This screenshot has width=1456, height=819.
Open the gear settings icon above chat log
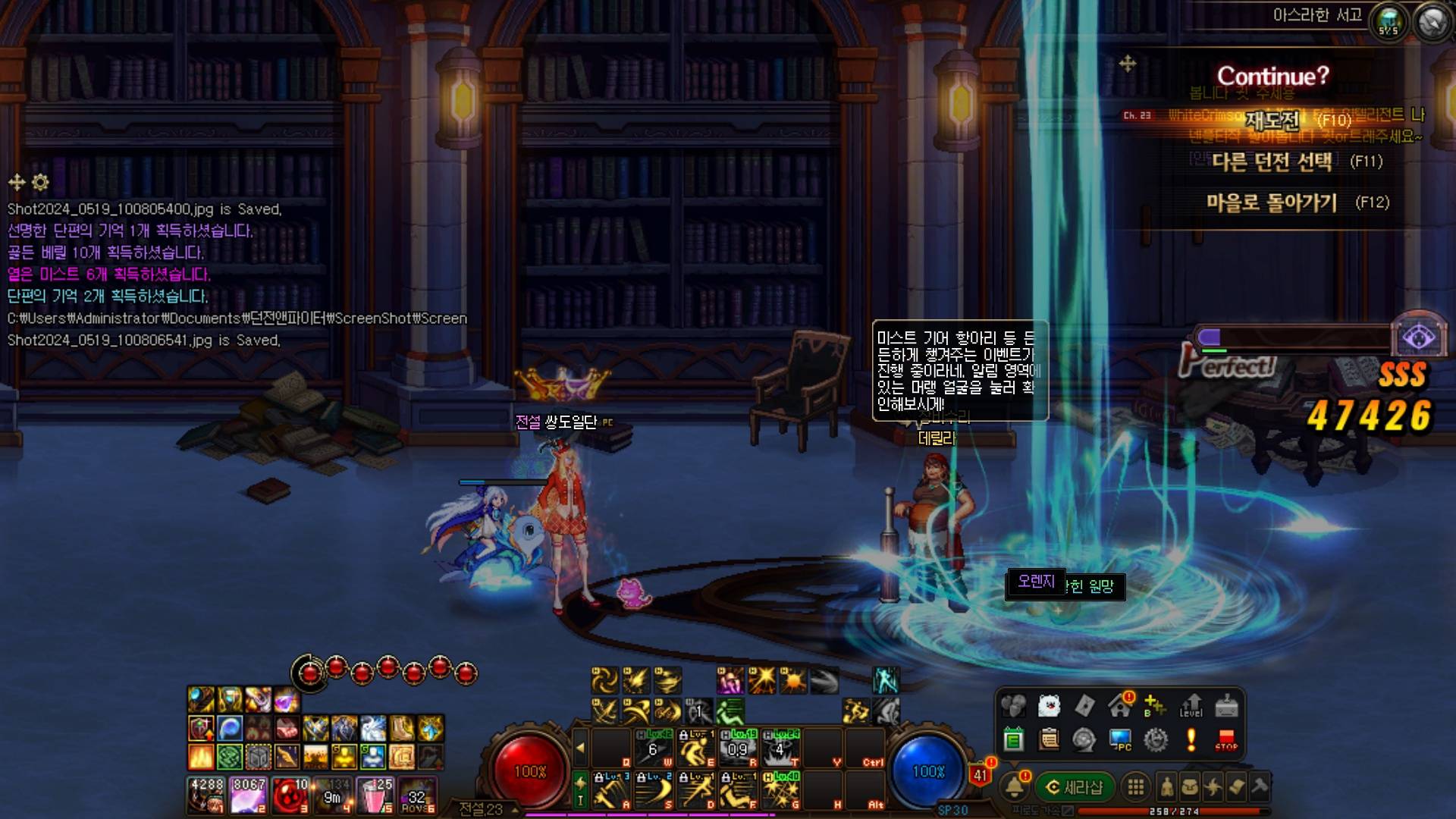[x=40, y=182]
